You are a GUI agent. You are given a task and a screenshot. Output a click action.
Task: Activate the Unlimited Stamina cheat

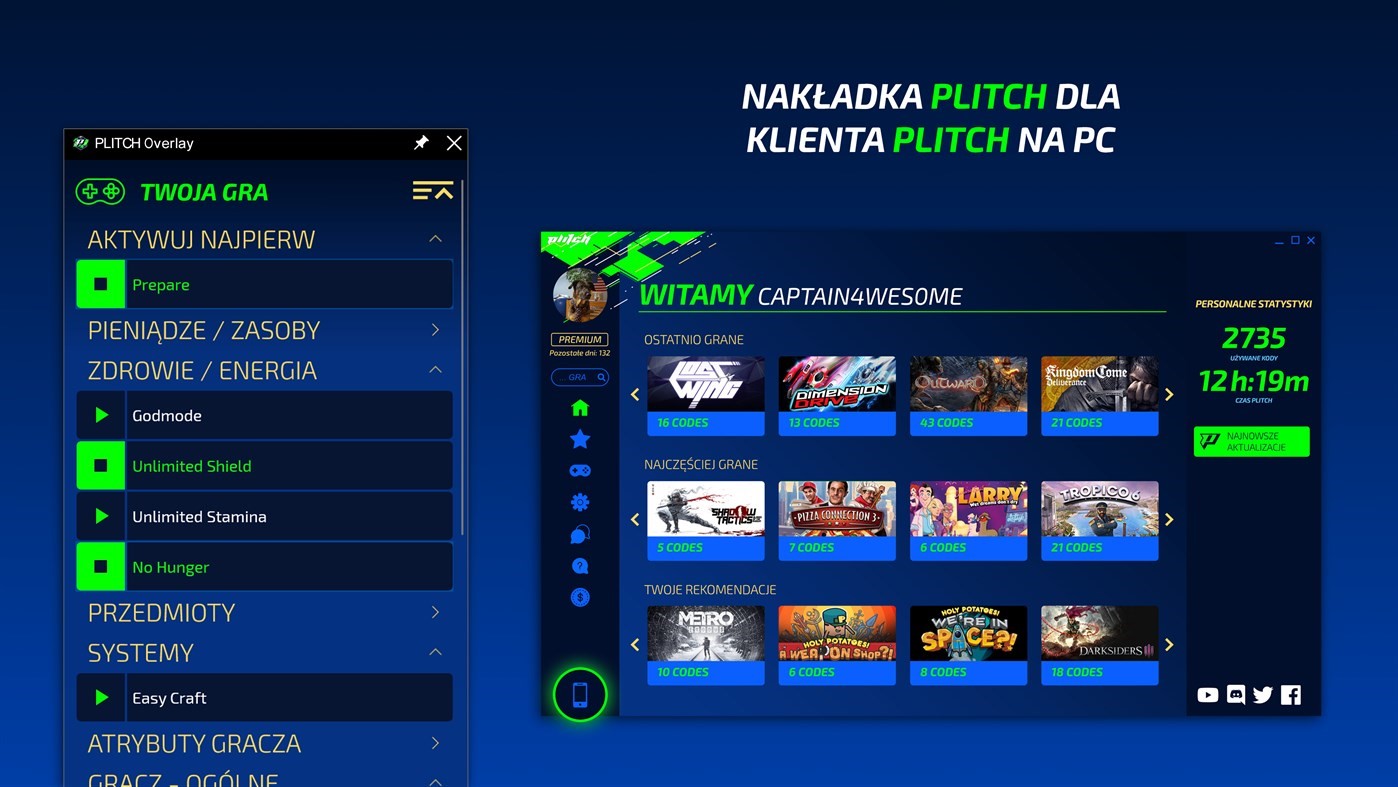pyautogui.click(x=101, y=516)
